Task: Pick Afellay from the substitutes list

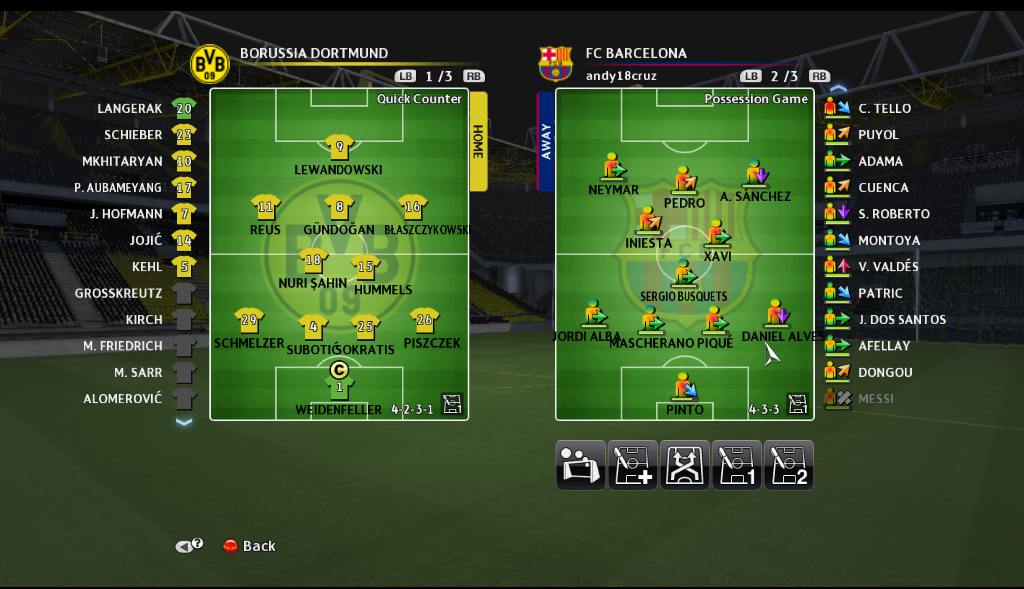Action: point(884,346)
